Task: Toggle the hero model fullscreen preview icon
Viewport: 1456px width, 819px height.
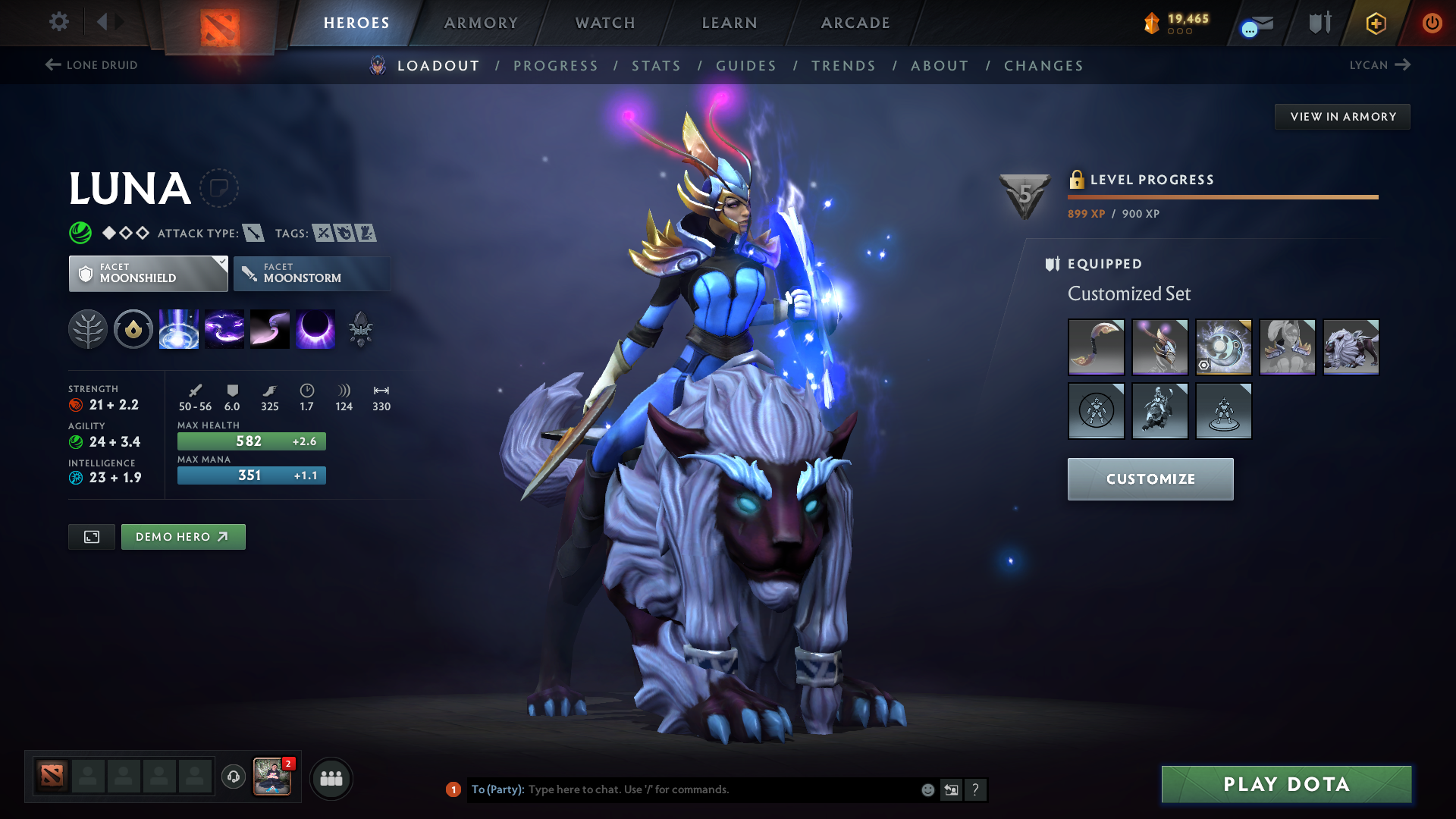Action: pyautogui.click(x=91, y=536)
